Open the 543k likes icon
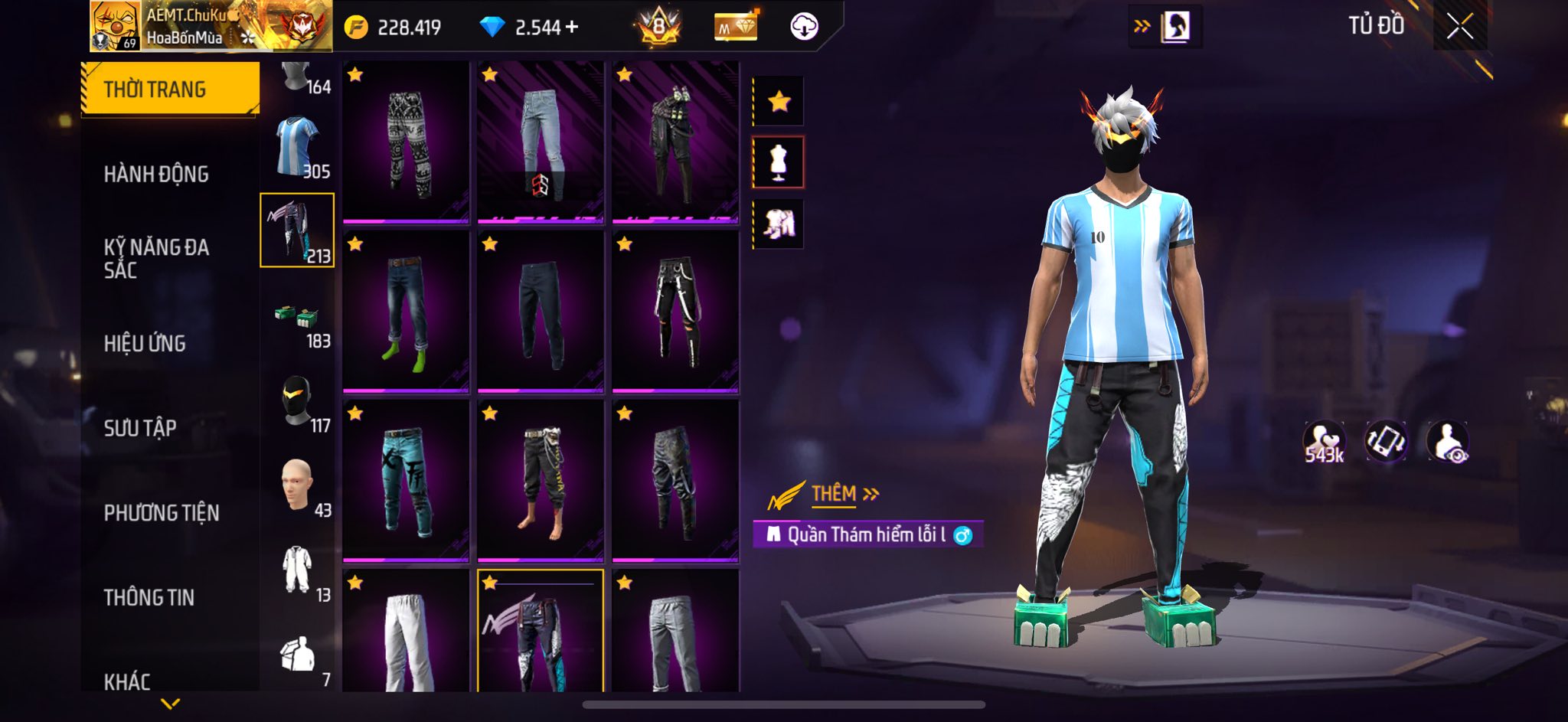Image resolution: width=1568 pixels, height=722 pixels. (x=1324, y=443)
